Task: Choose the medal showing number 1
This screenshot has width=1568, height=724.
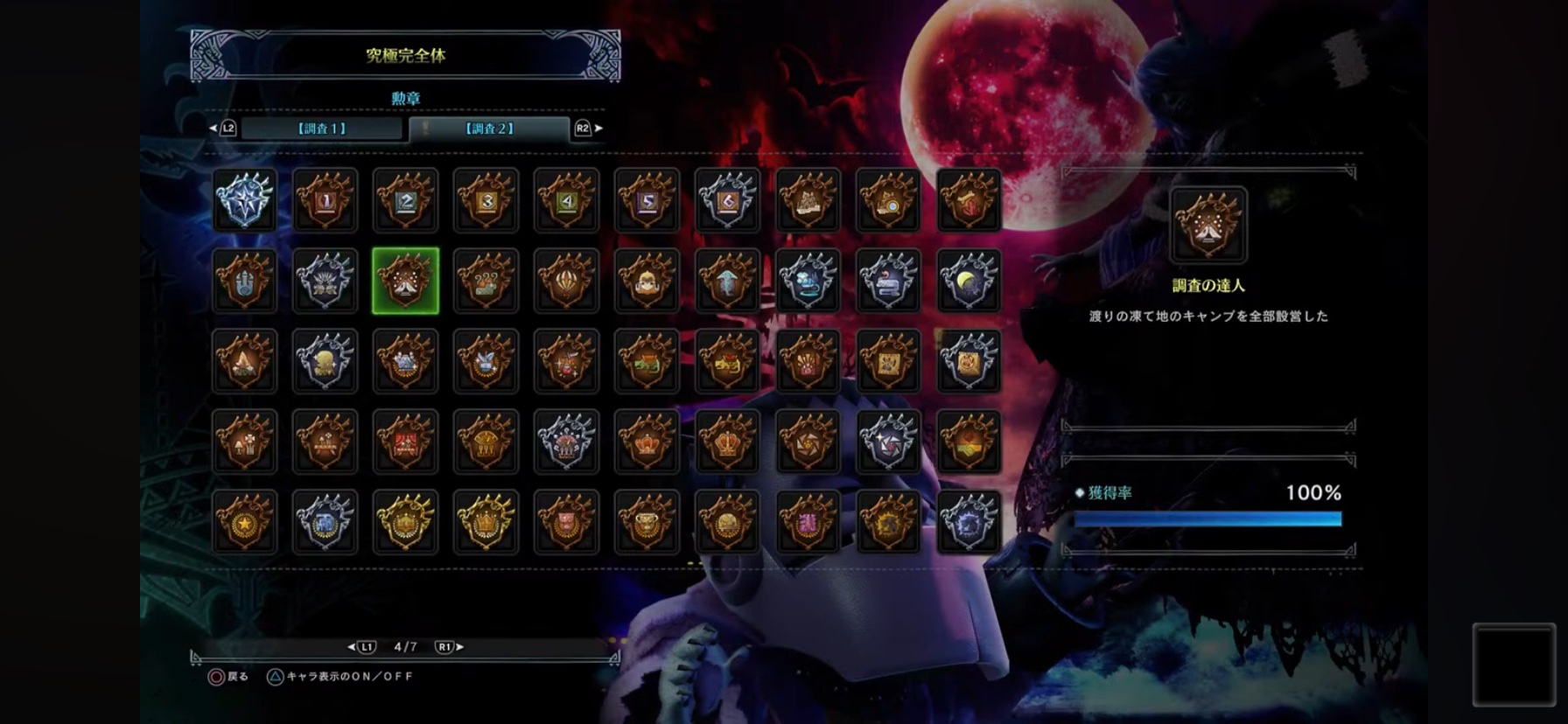Action: coord(325,200)
